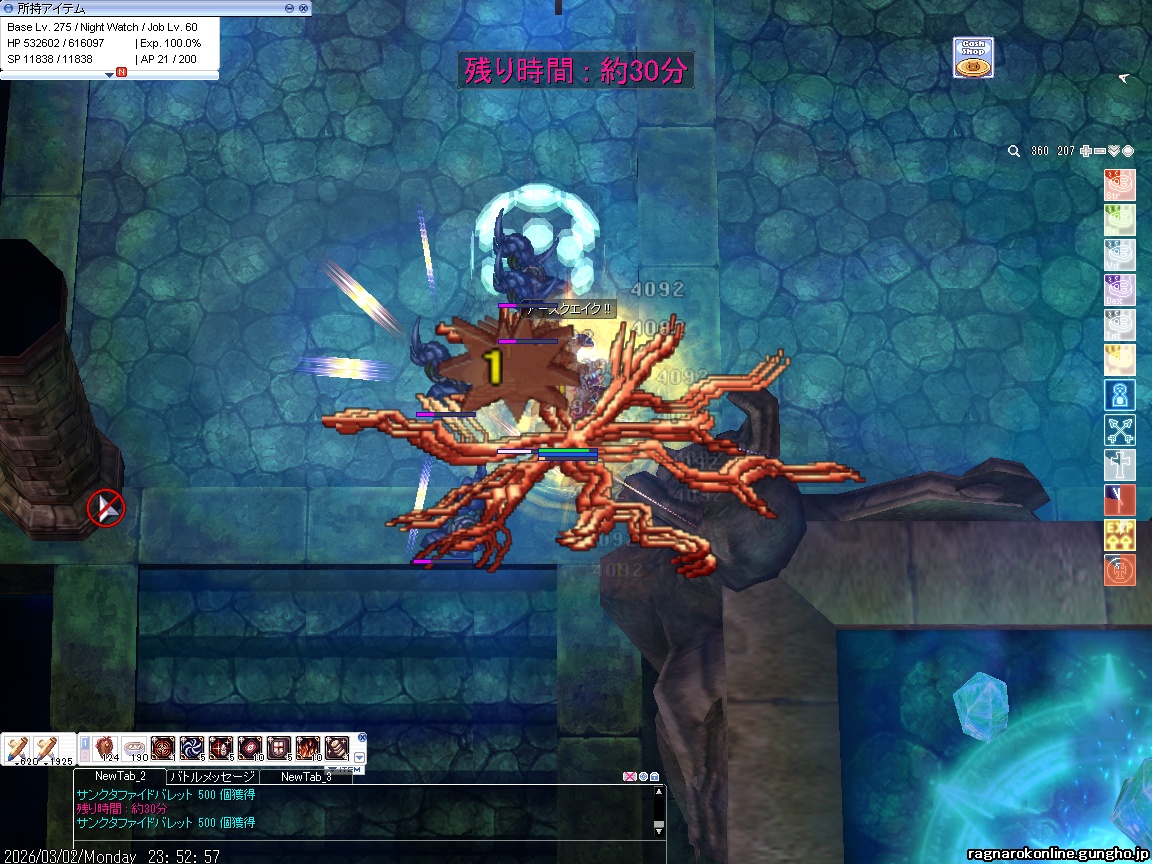The image size is (1152, 864).
Task: Click the minimap magnifier search icon
Action: [x=1013, y=151]
